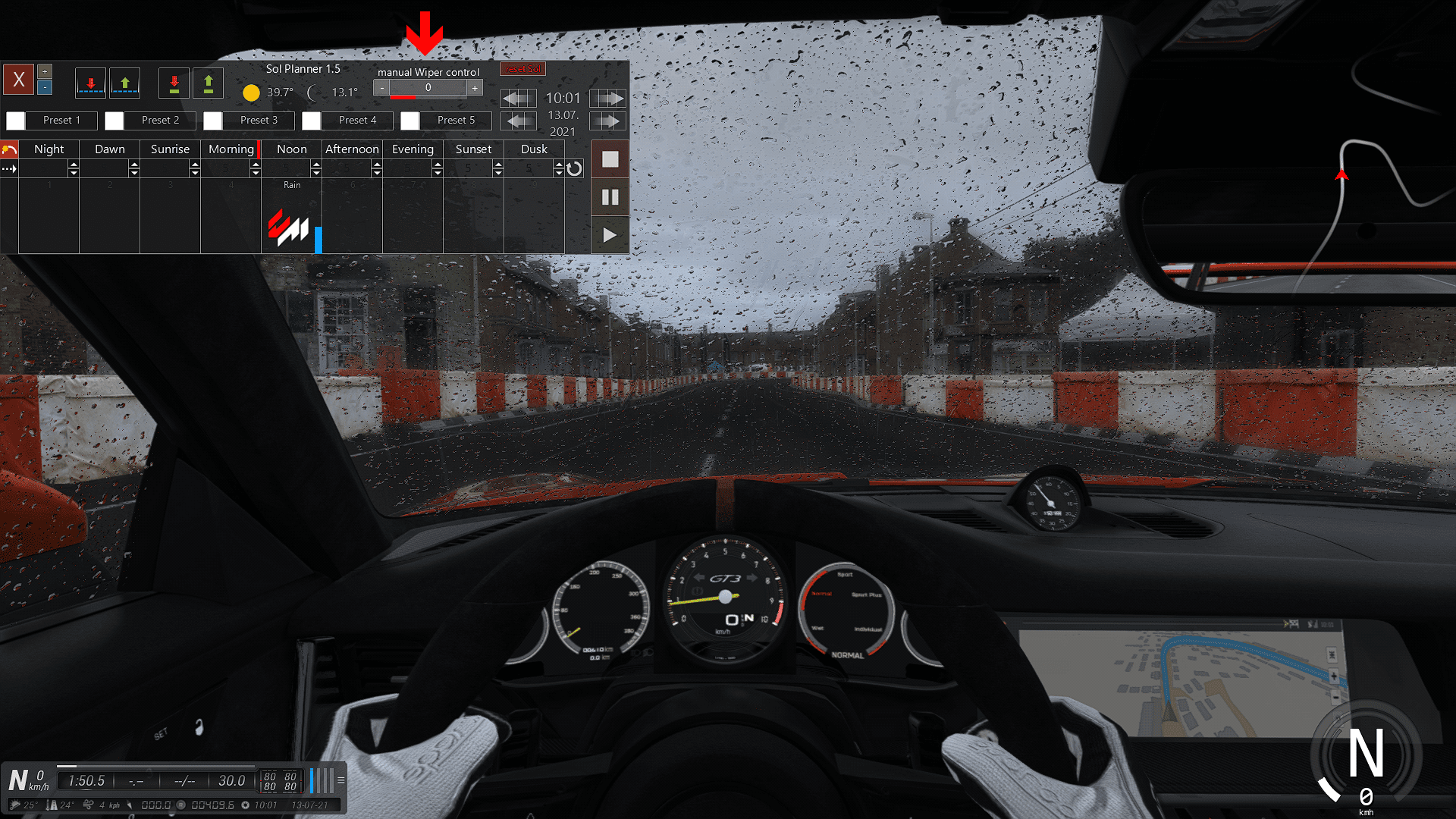This screenshot has width=1456, height=819.
Task: Click the circular reset arrow beside Dusk
Action: pos(575,168)
